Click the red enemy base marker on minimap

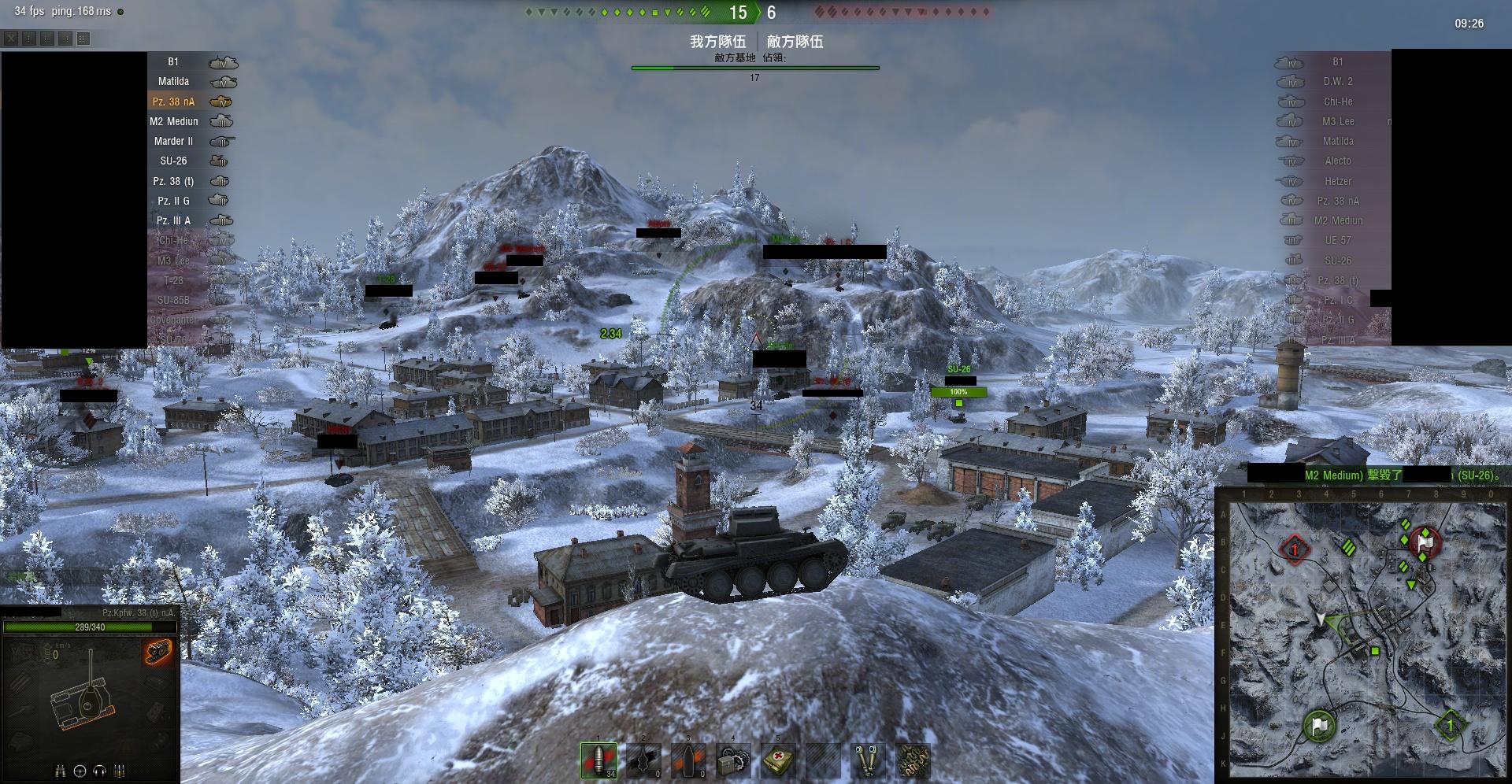tap(1295, 549)
